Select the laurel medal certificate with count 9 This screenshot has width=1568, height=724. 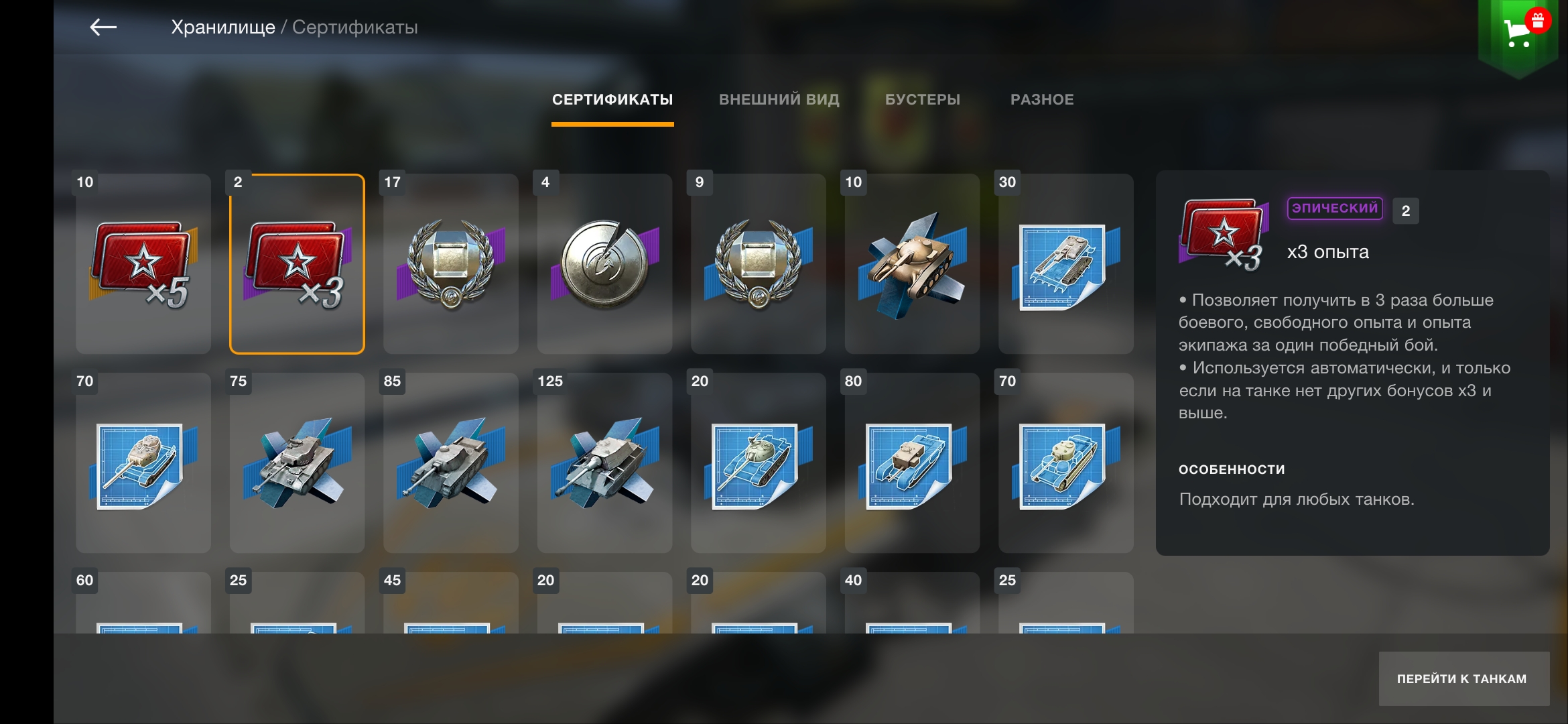coord(759,264)
